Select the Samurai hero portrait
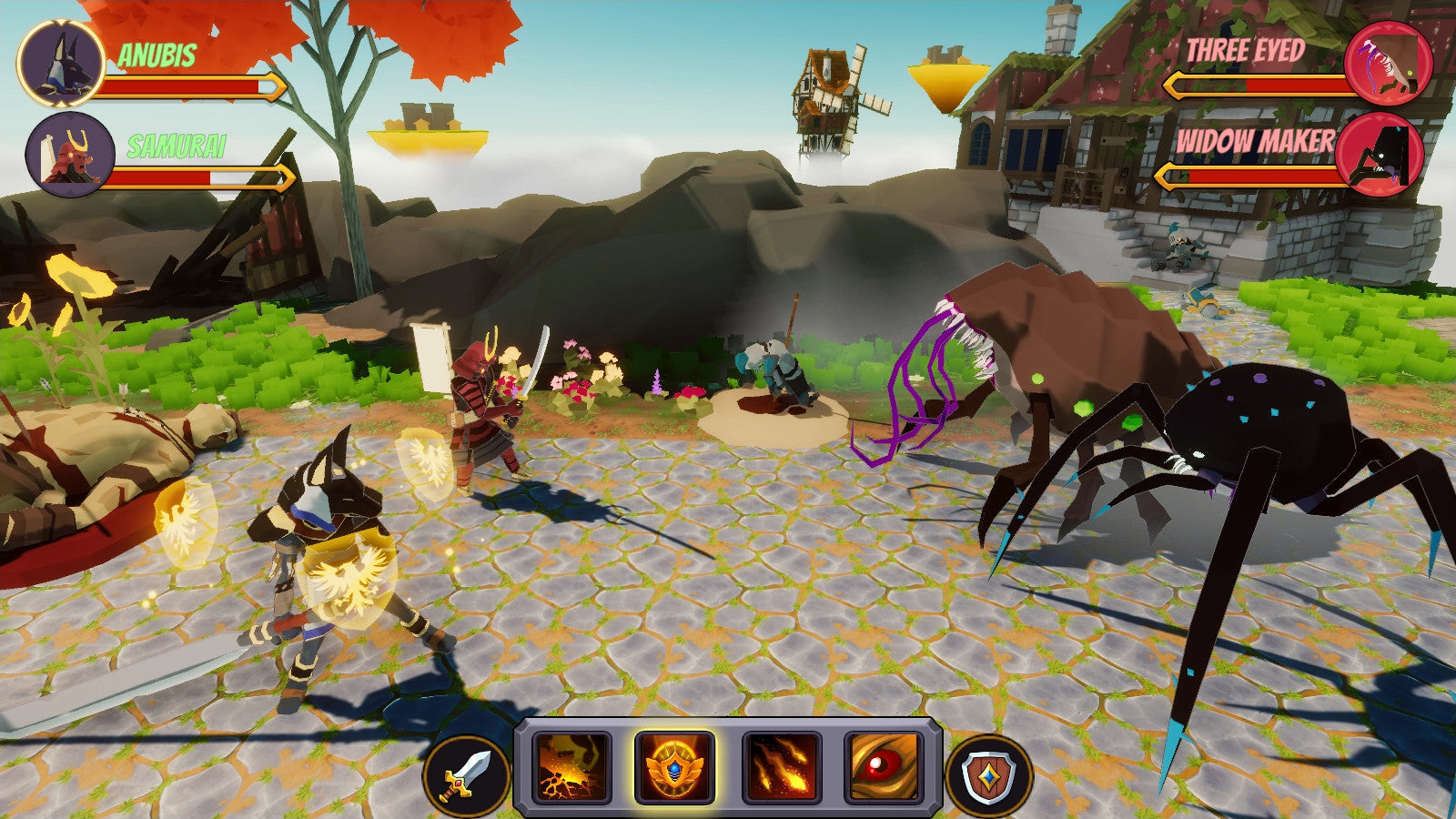The height and width of the screenshot is (819, 1456). pyautogui.click(x=70, y=155)
